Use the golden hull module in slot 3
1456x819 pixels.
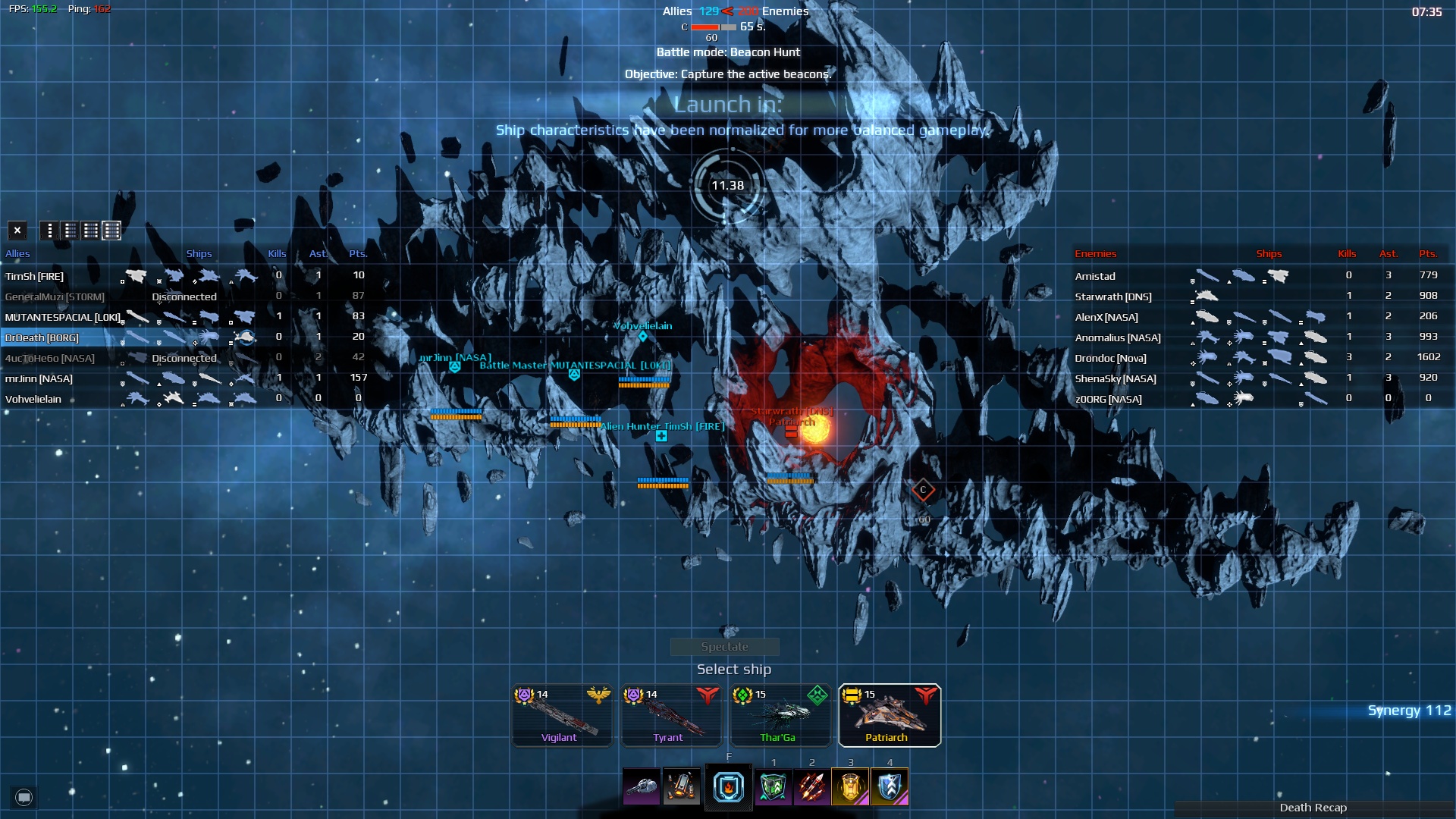[851, 786]
